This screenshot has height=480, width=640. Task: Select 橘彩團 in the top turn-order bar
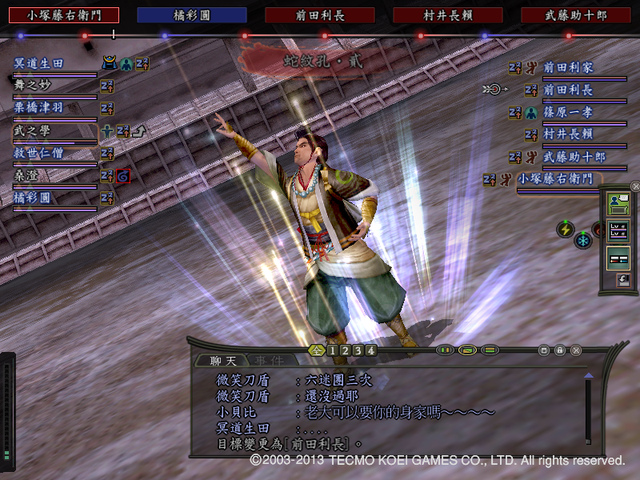(x=191, y=15)
